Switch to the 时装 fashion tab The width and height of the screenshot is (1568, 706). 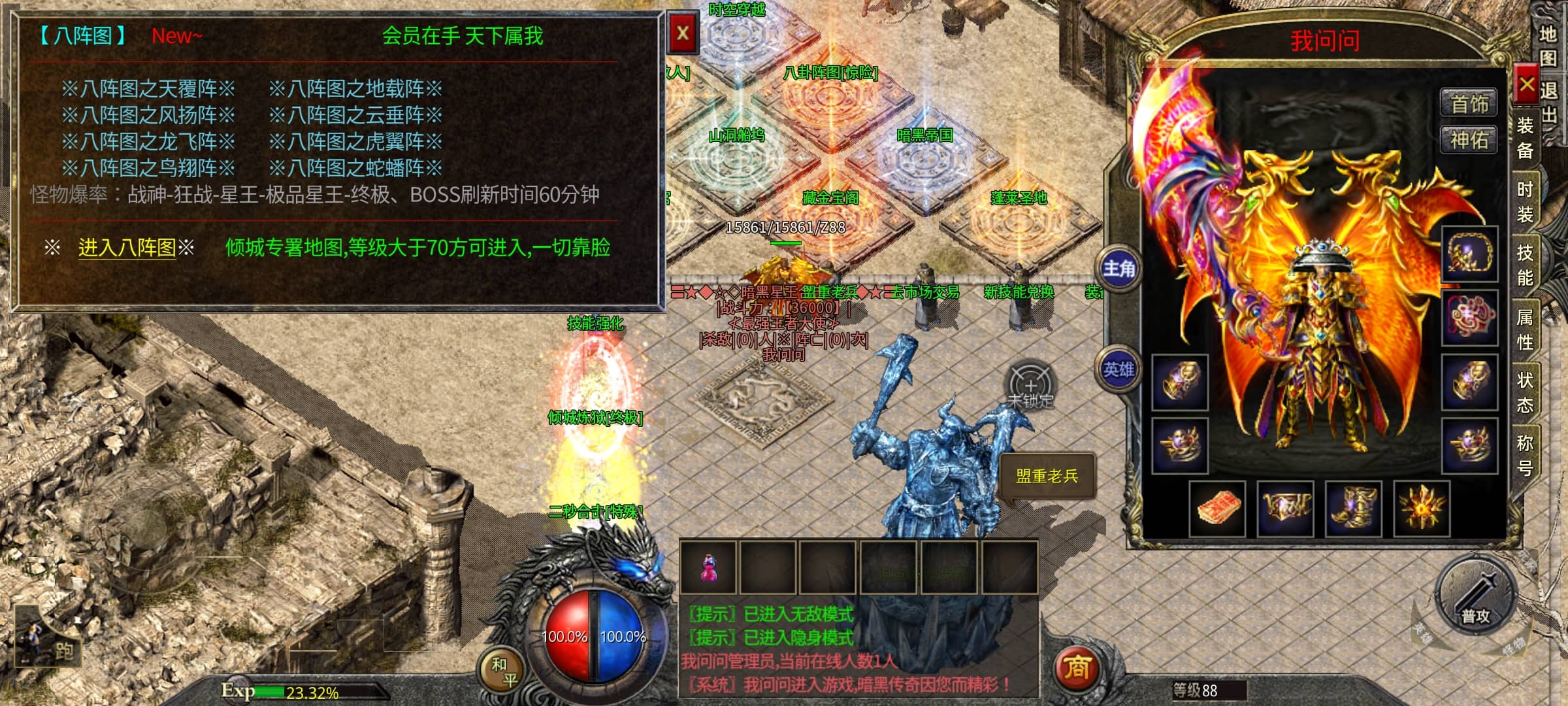(x=1525, y=202)
